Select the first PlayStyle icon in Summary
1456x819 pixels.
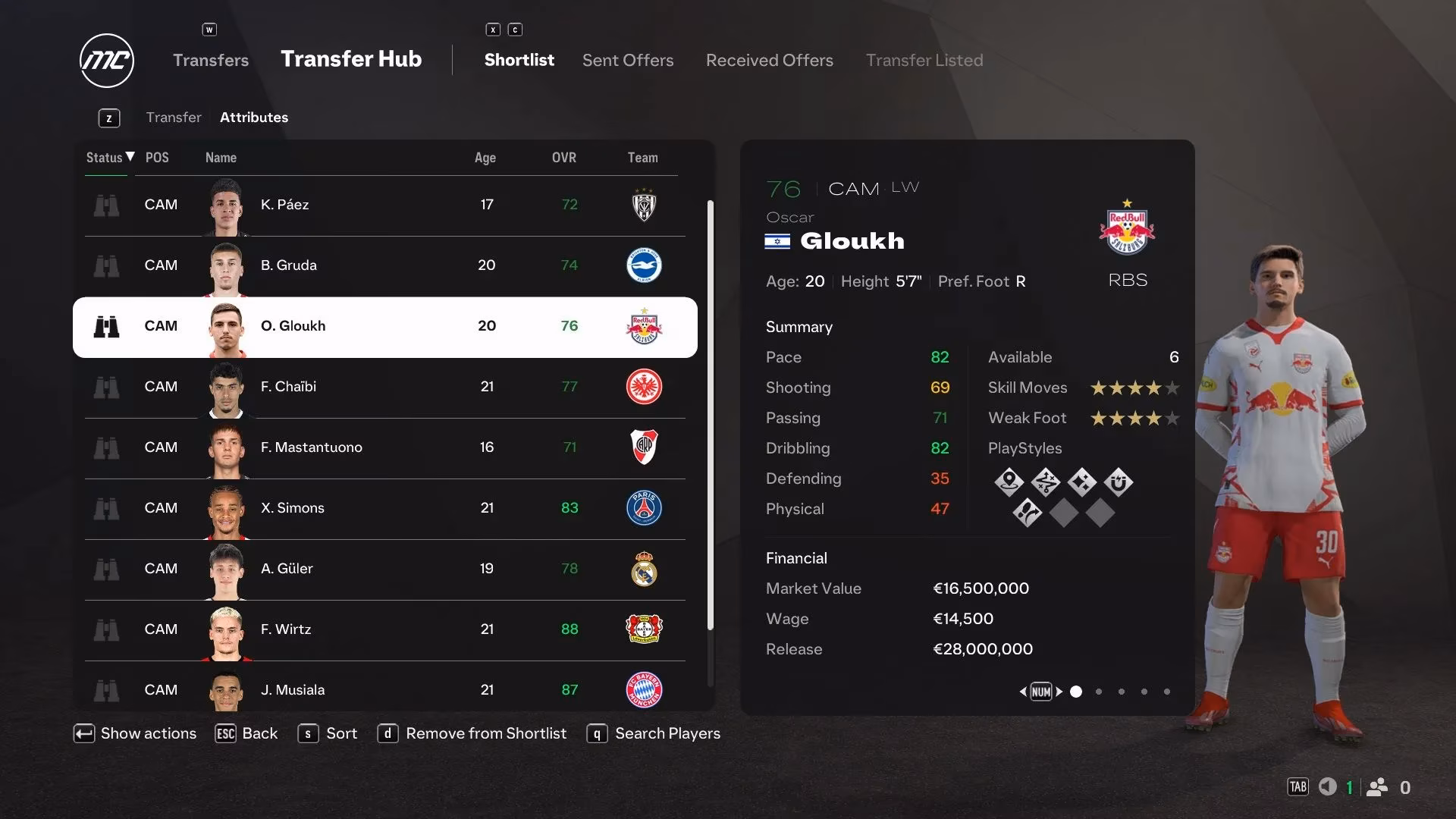click(1009, 482)
